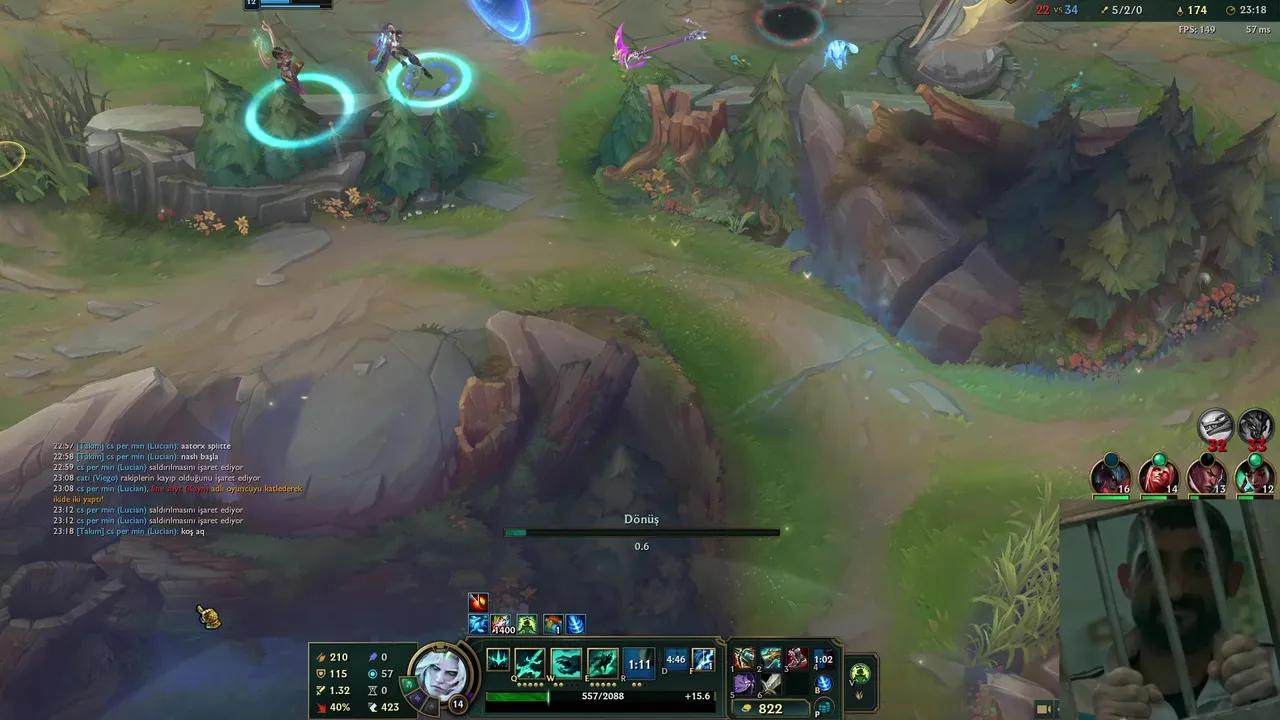Click the red buff icon above the item bar
1280x720 pixels.
click(x=478, y=602)
